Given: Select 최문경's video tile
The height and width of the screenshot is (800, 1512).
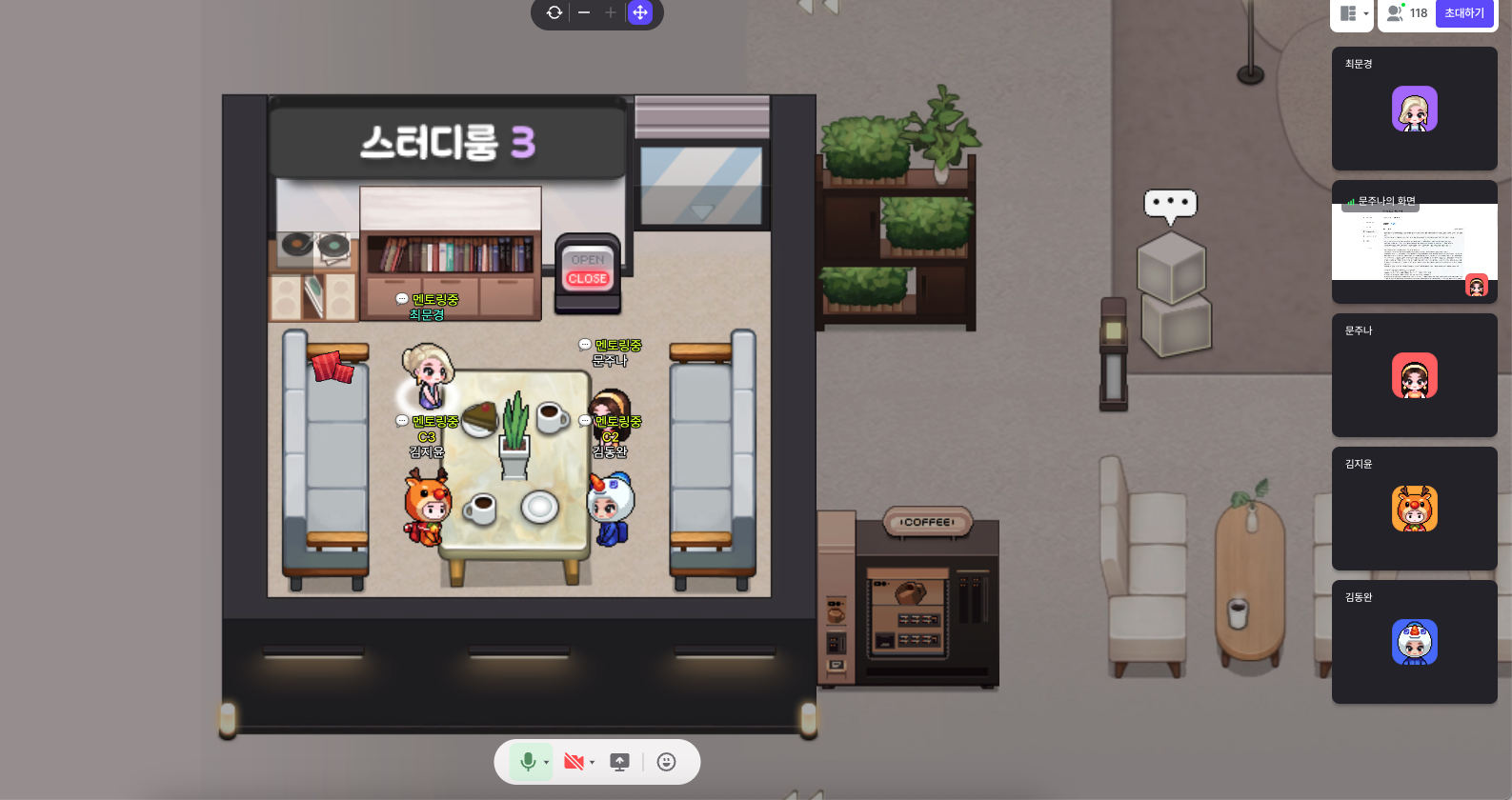Looking at the screenshot, I should coord(1414,109).
